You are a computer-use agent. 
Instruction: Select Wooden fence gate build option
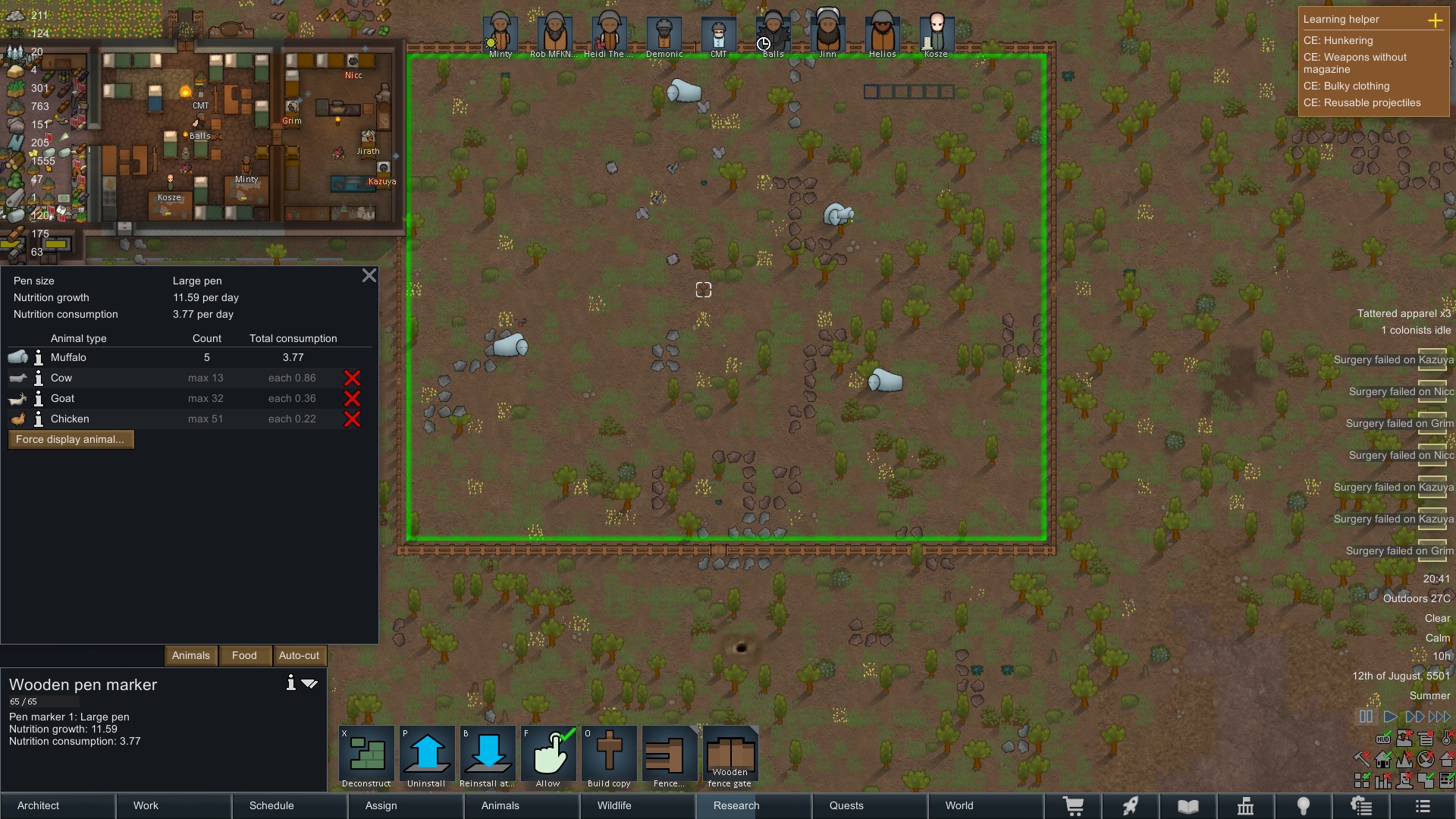(x=730, y=757)
